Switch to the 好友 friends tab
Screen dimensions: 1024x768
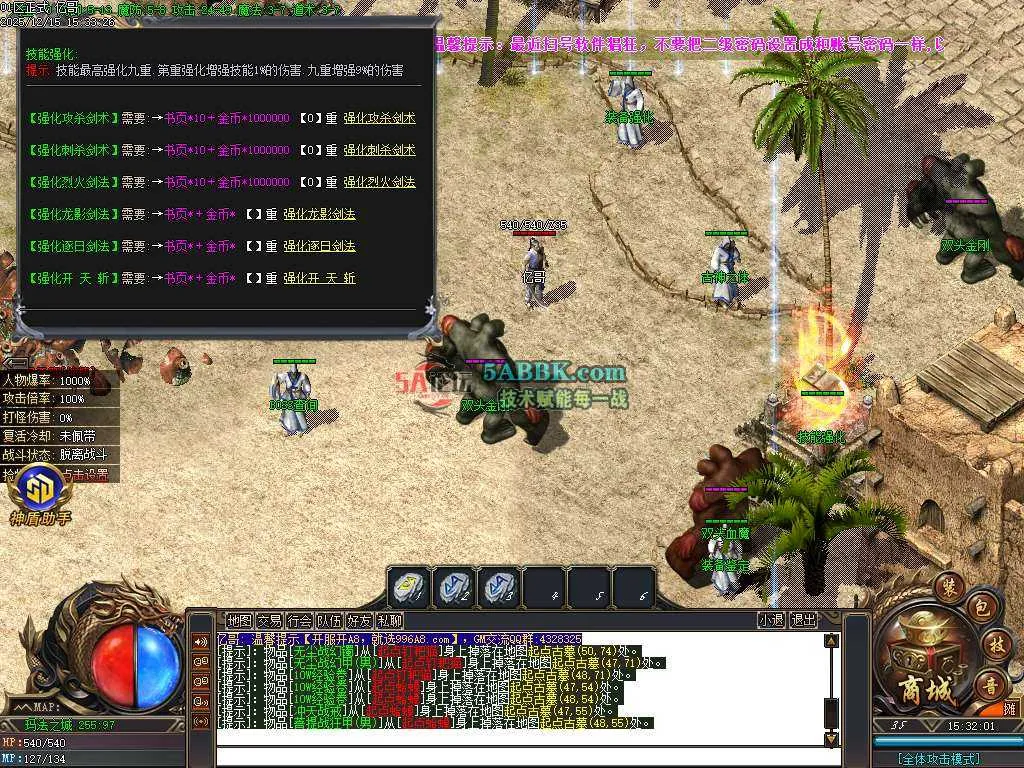pyautogui.click(x=359, y=620)
